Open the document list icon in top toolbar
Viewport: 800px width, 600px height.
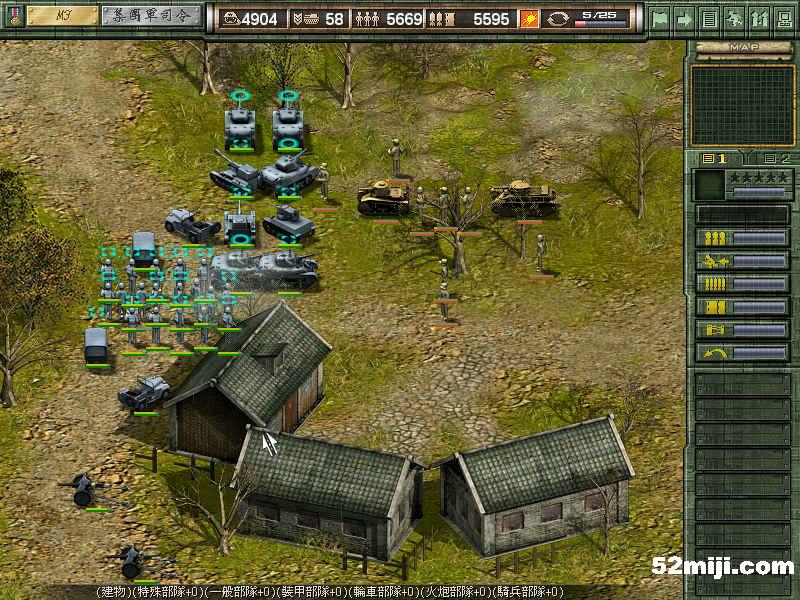(709, 18)
